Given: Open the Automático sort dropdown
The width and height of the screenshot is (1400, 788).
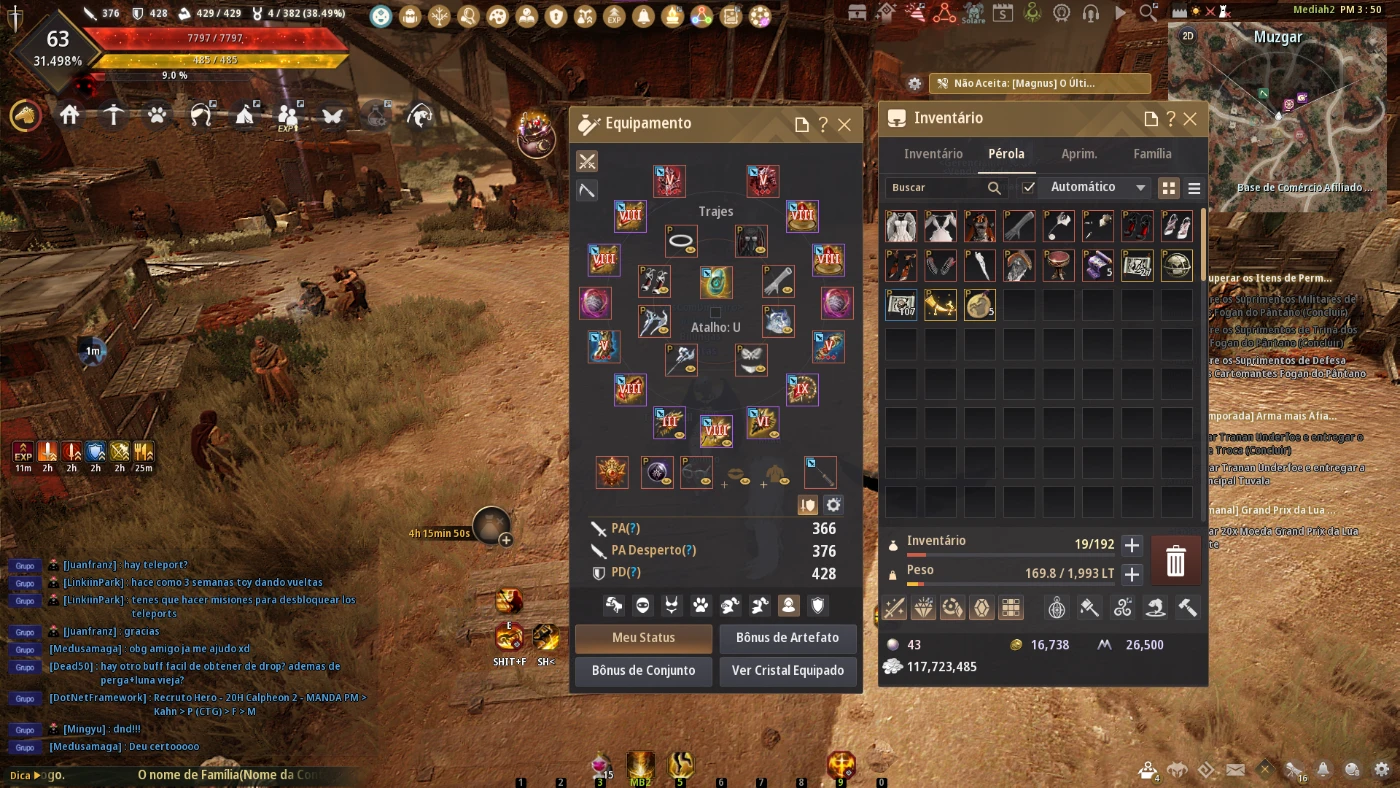Looking at the screenshot, I should tap(1094, 187).
